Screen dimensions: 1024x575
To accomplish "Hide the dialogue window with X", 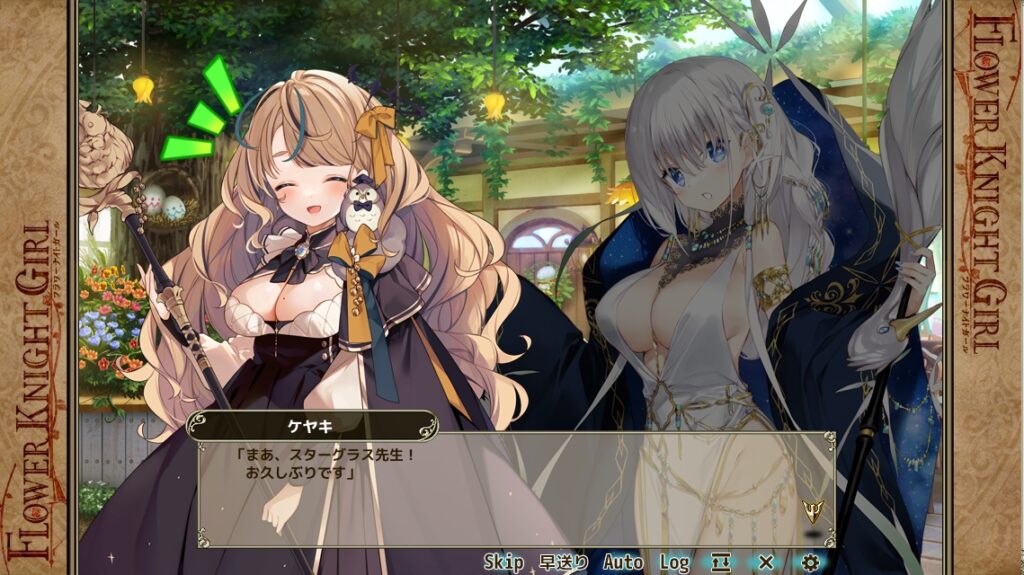I will [766, 562].
